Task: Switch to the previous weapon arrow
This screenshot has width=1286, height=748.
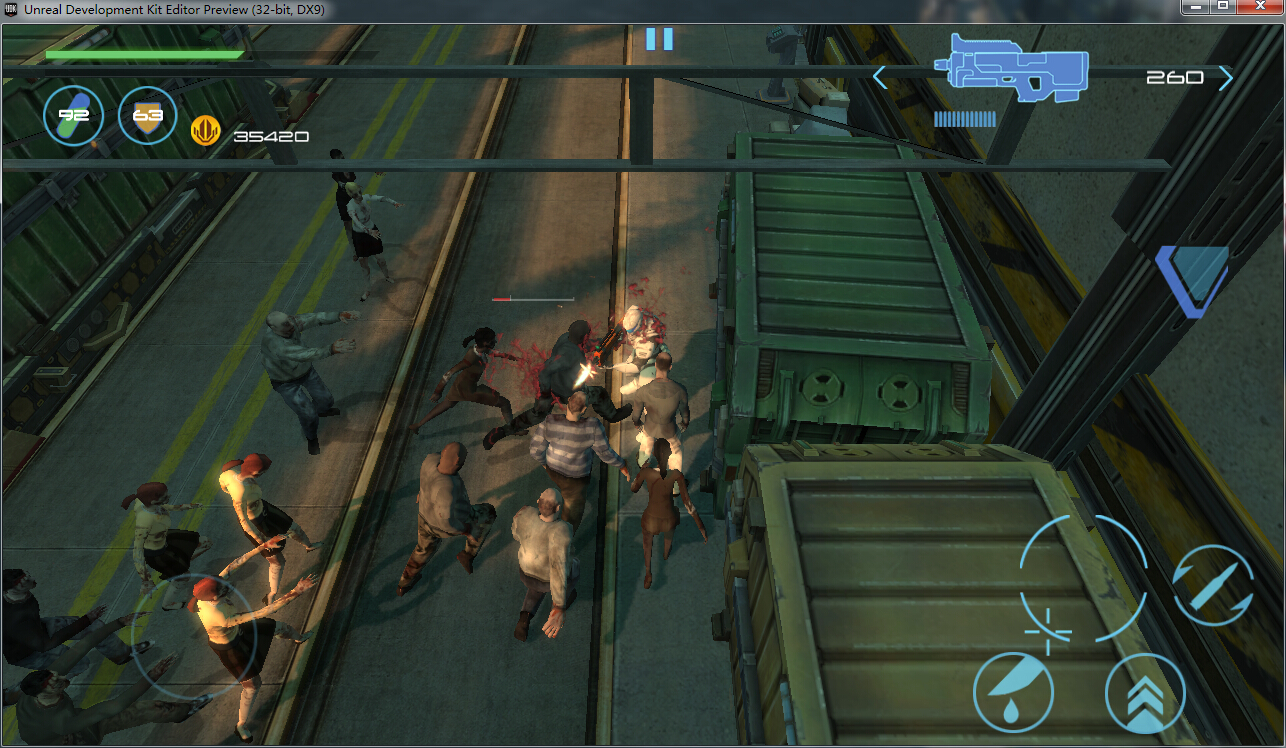Action: pos(880,77)
